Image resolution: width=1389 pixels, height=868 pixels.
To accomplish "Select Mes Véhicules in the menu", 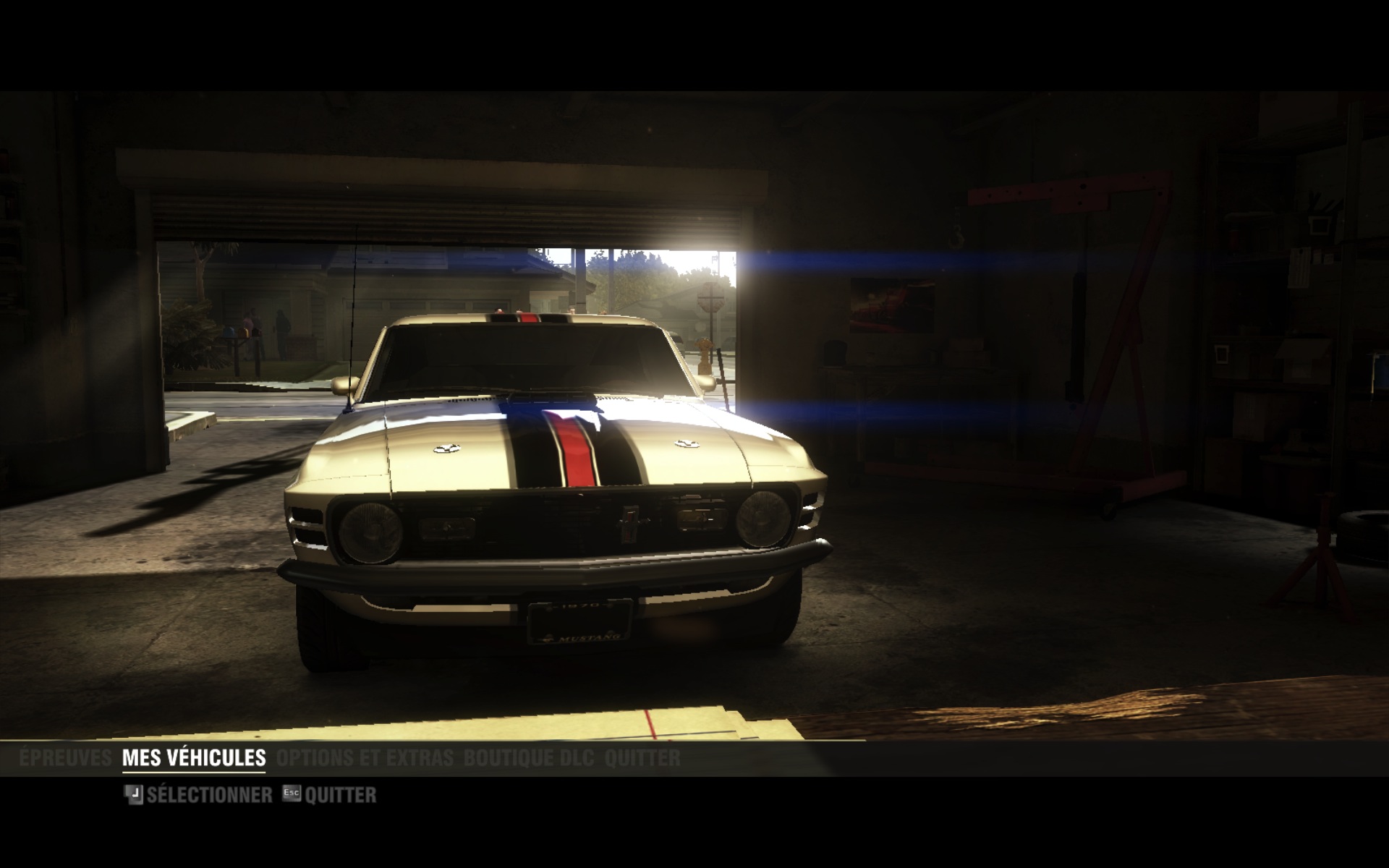I will pyautogui.click(x=194, y=758).
